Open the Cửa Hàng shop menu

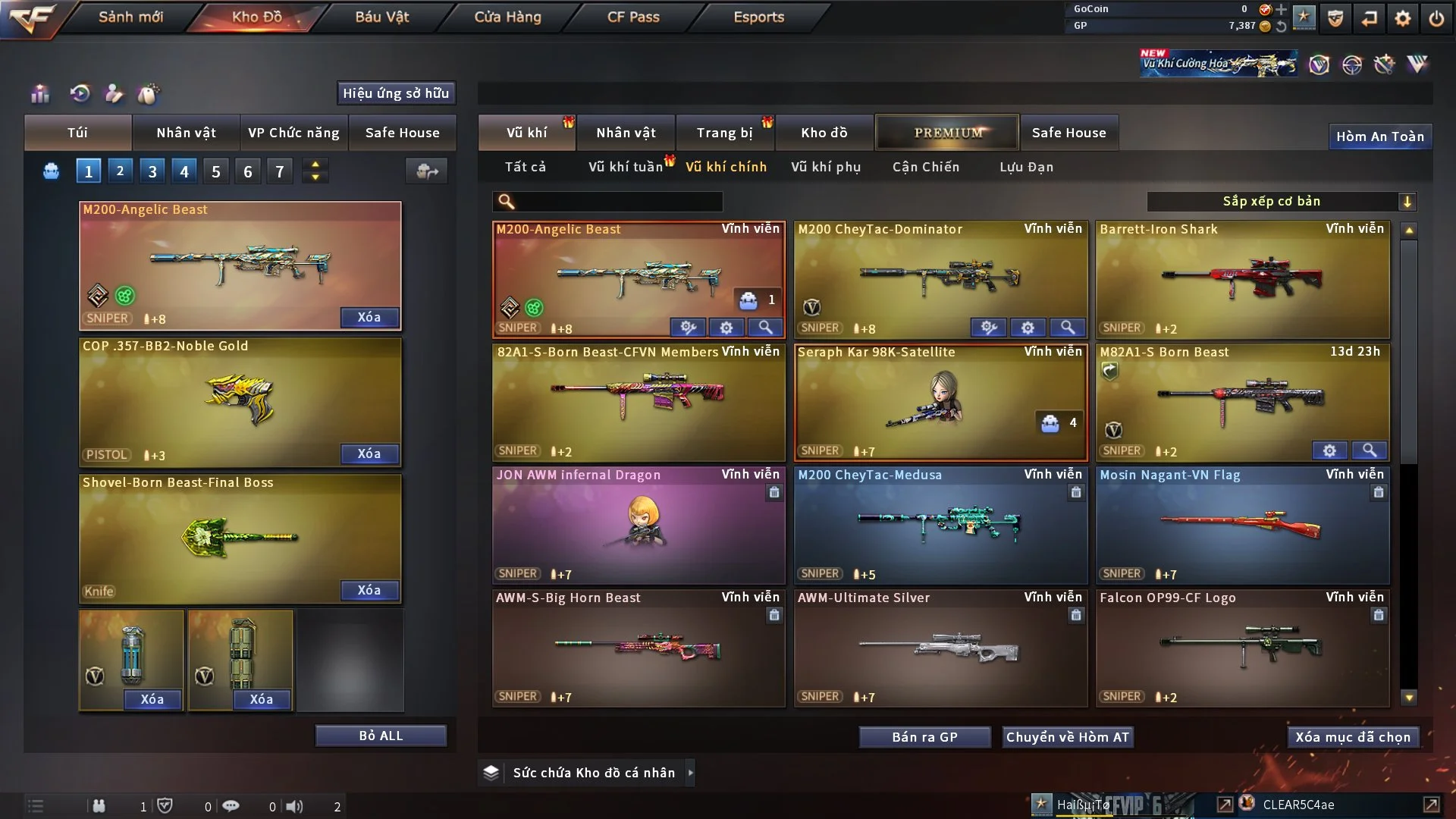pos(507,17)
